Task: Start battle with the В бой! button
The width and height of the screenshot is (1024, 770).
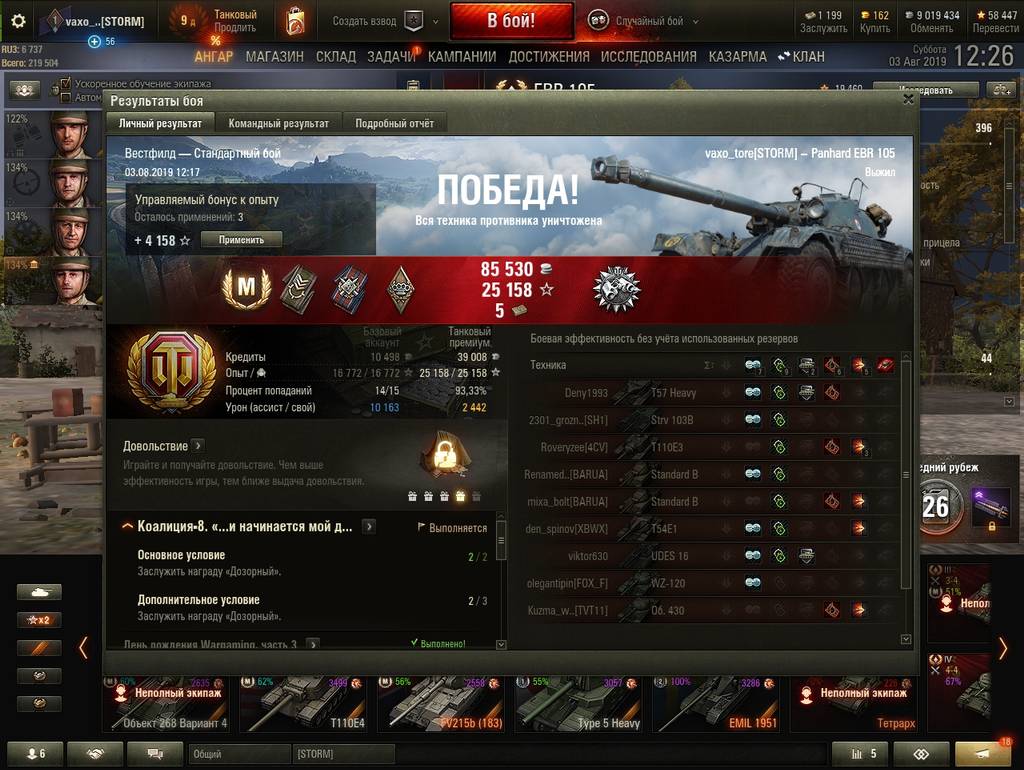Action: pos(511,20)
